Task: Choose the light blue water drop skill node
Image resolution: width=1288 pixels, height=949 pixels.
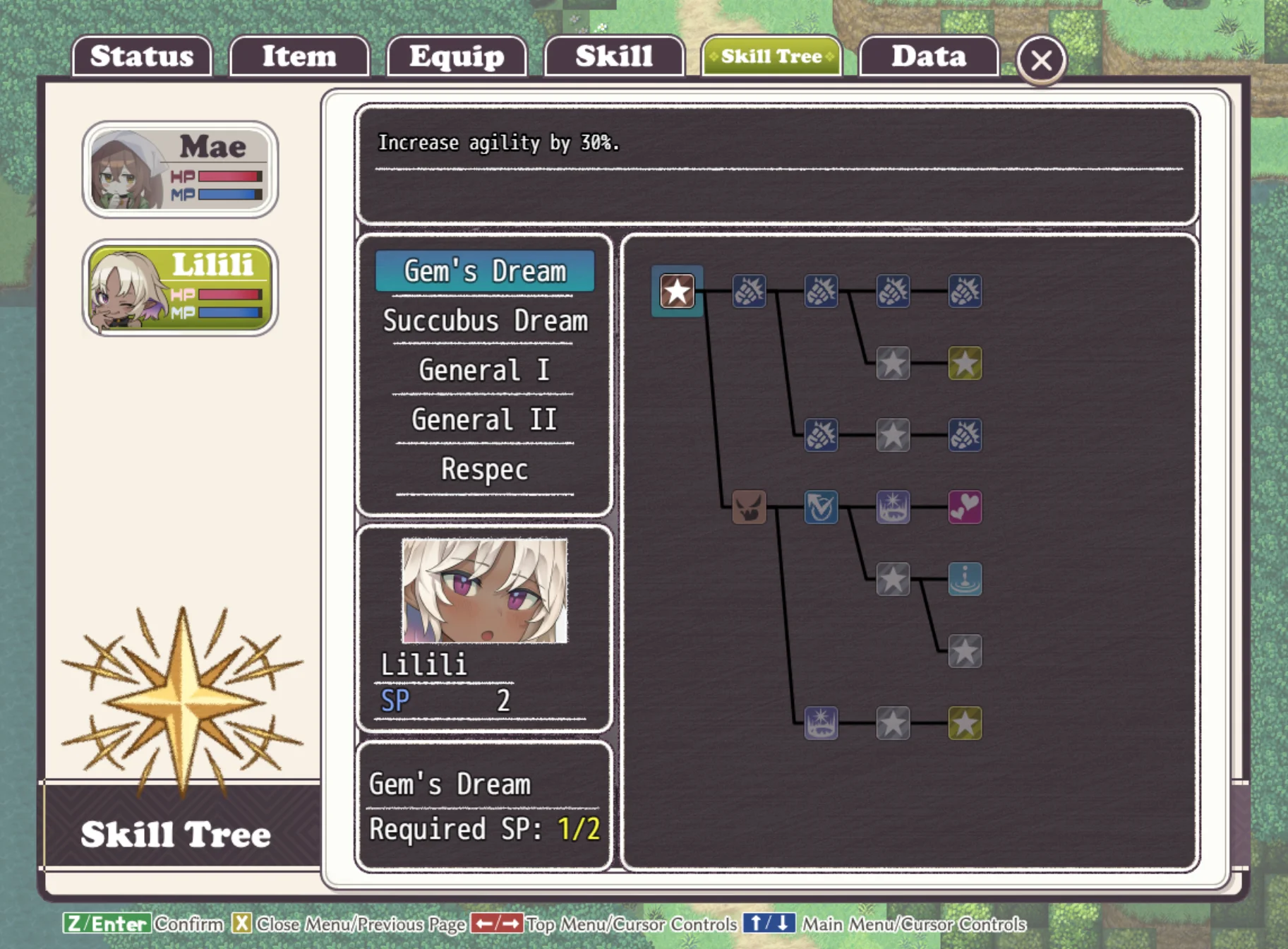Action: 965,579
